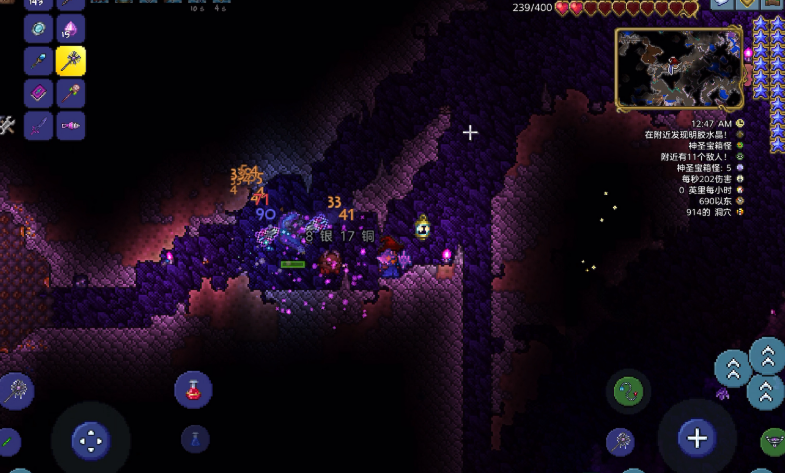The height and width of the screenshot is (473, 785).
Task: Select the pink crystal stack of 15
Action: click(x=70, y=28)
